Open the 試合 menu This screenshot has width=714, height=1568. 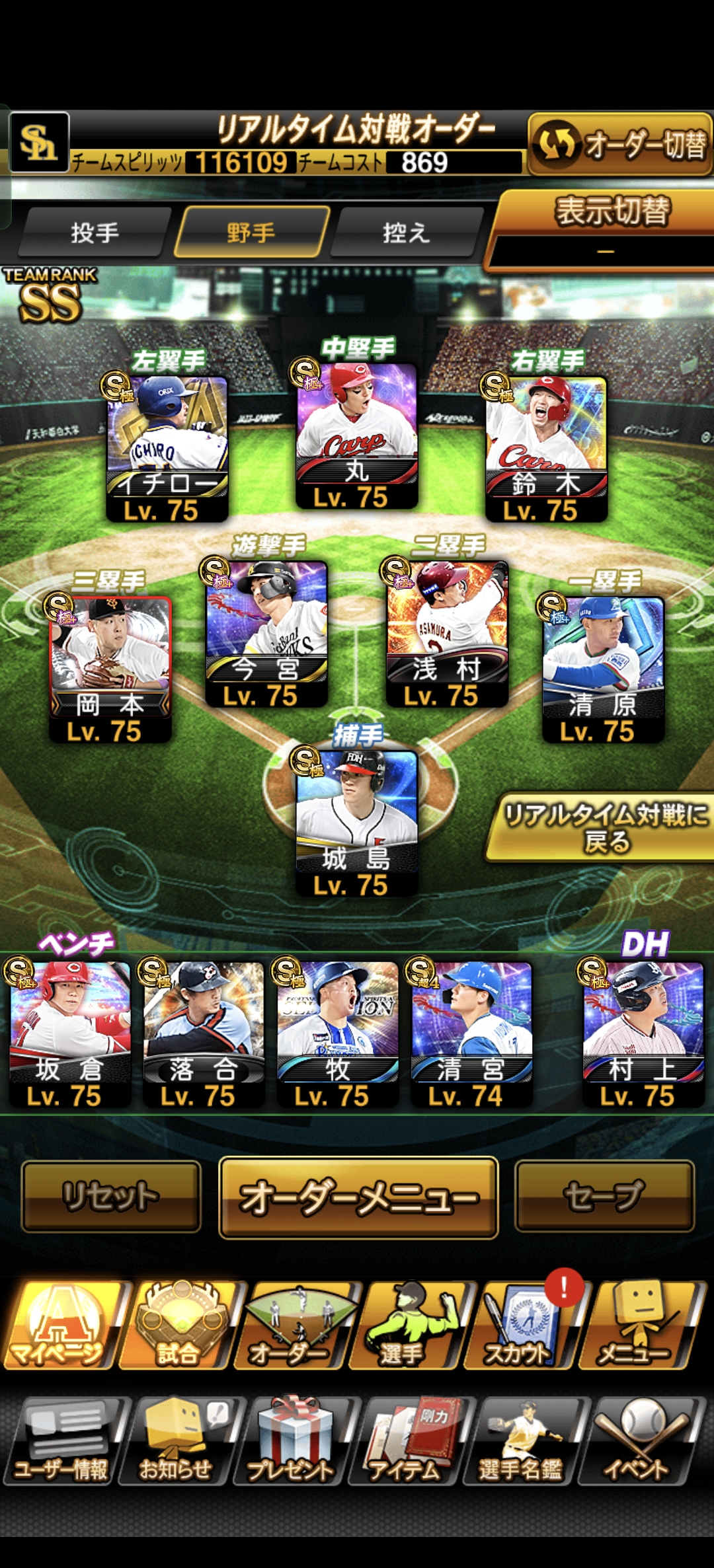pos(177,1327)
